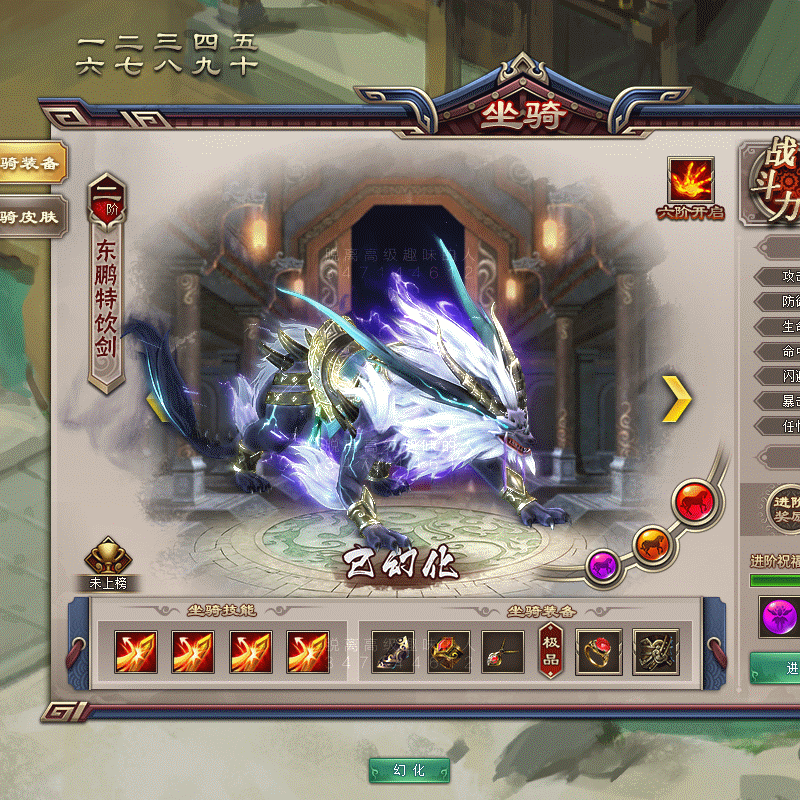Select the crossed weapons mount equipment slot

[655, 651]
